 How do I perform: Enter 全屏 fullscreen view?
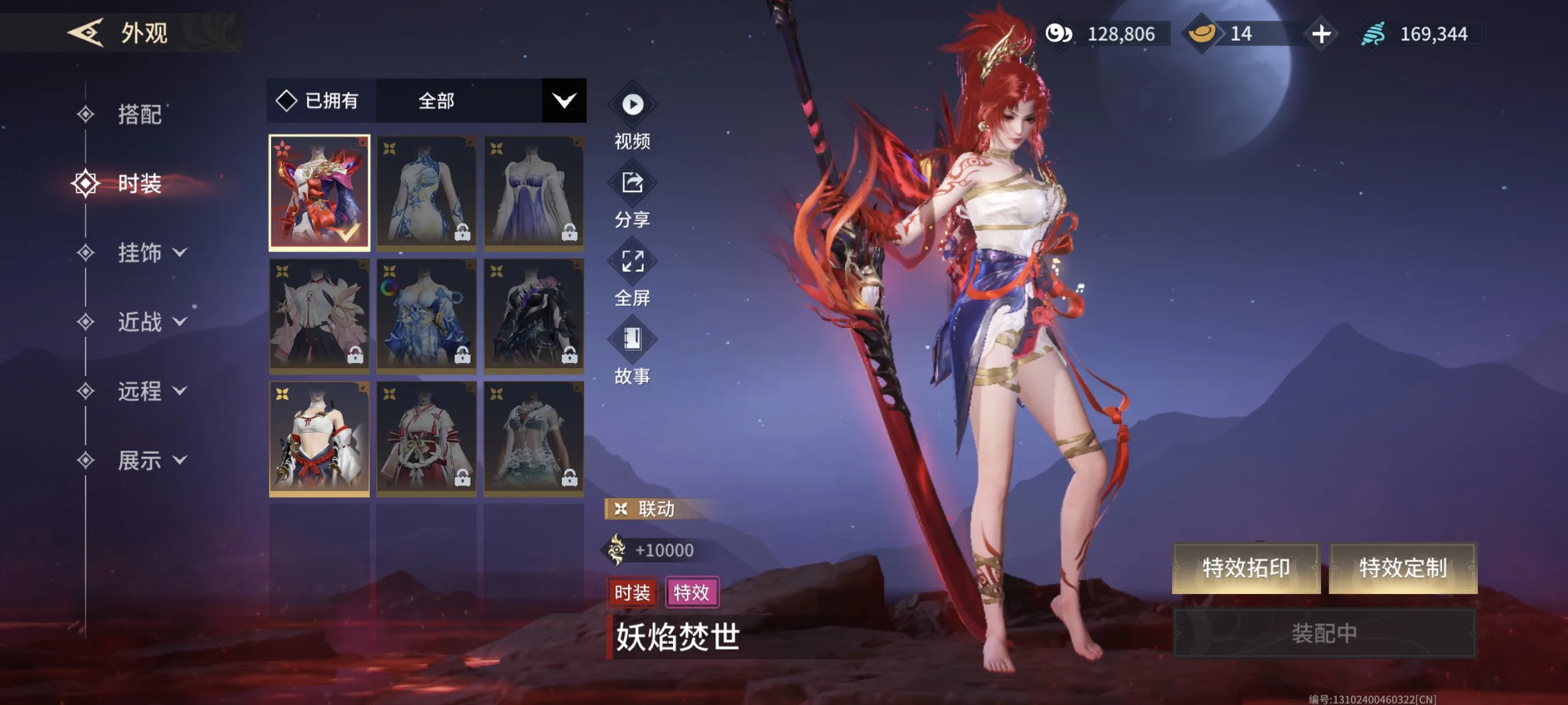click(632, 262)
